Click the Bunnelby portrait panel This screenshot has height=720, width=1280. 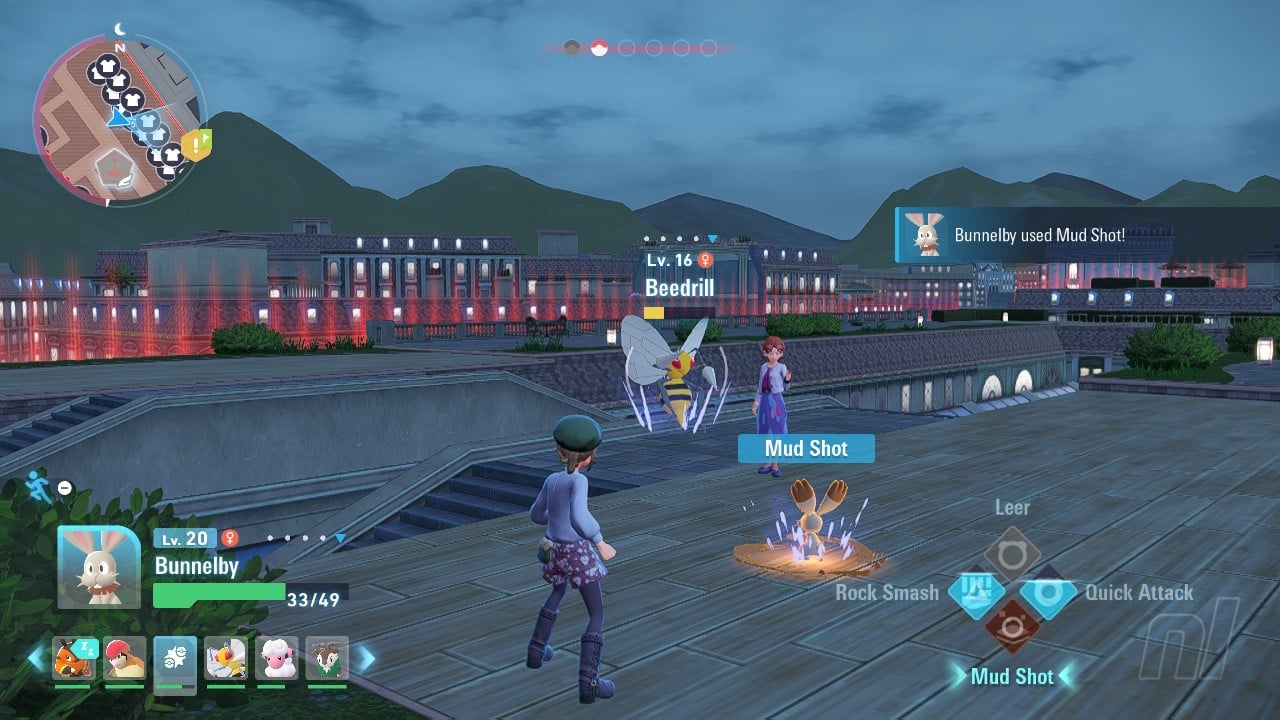point(98,567)
